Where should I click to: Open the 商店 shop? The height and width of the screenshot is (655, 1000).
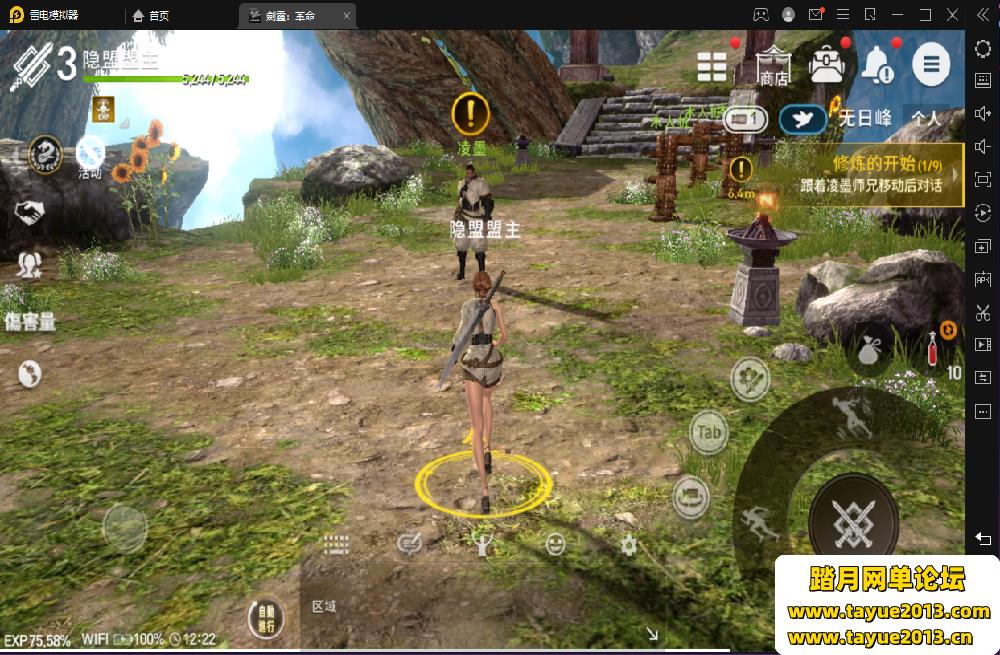pos(772,66)
